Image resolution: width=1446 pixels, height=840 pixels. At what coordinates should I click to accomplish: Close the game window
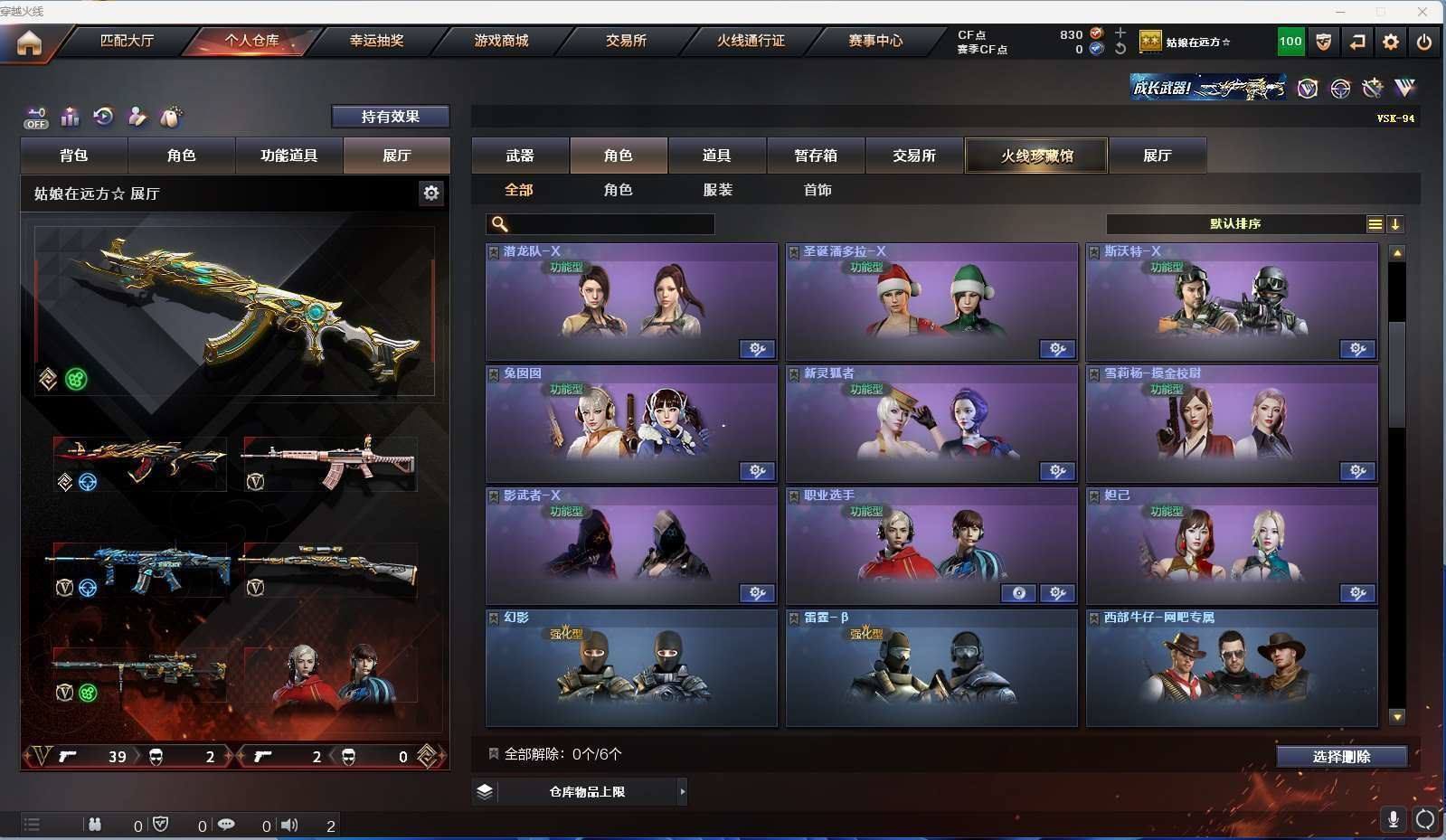(x=1422, y=11)
